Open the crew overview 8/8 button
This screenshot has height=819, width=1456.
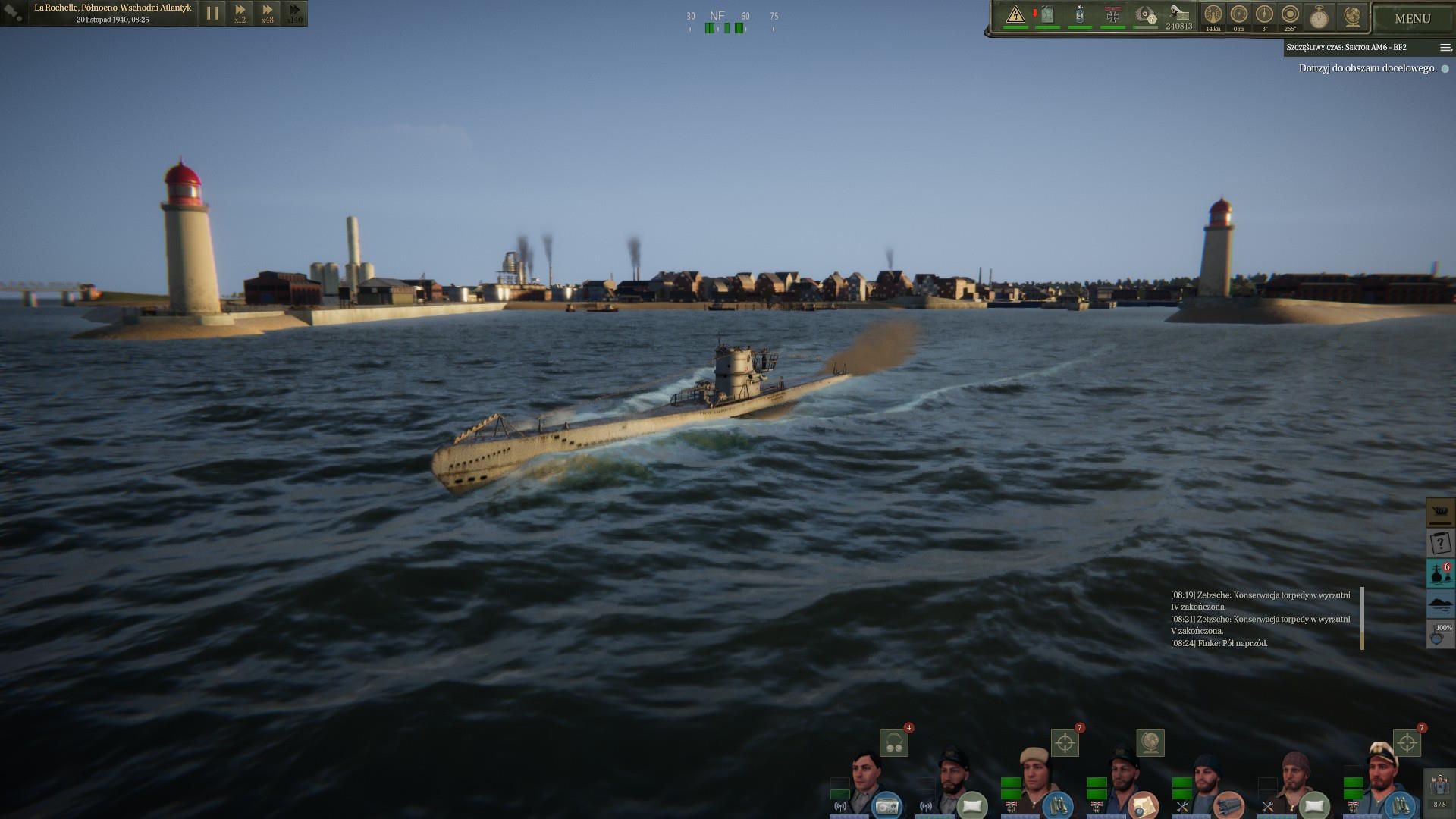pos(1439,790)
